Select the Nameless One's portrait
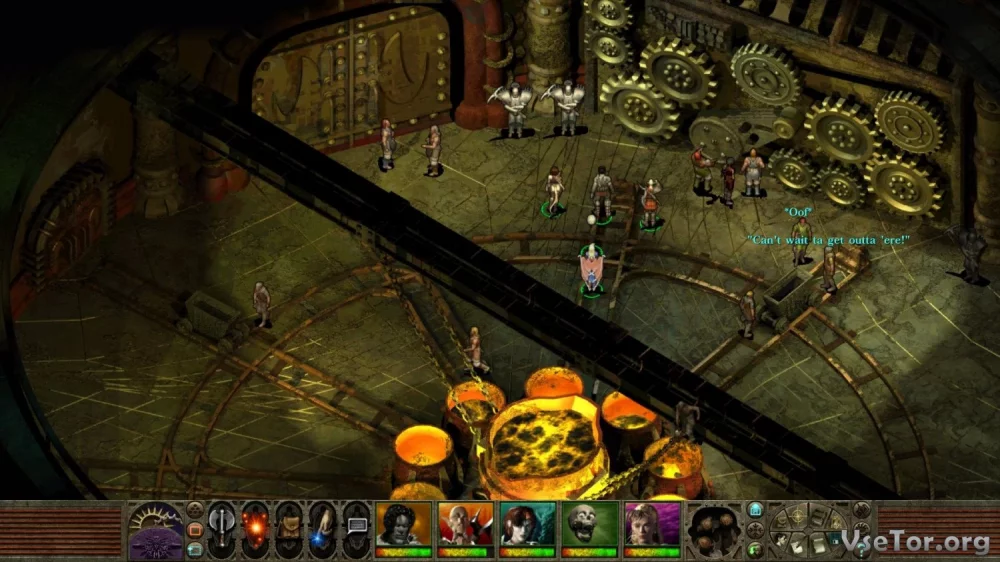 click(403, 525)
